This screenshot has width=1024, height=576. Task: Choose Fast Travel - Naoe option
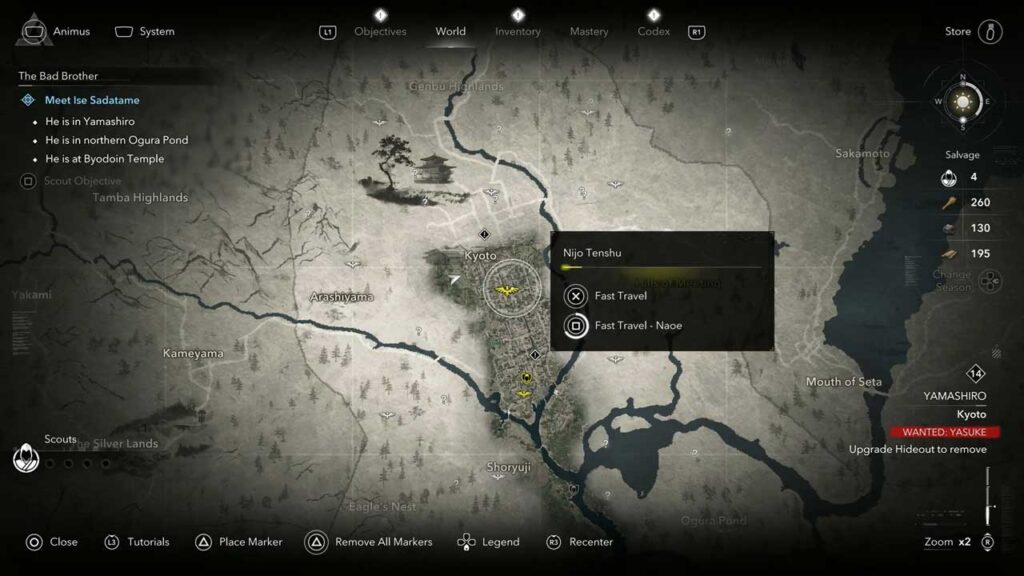click(638, 325)
